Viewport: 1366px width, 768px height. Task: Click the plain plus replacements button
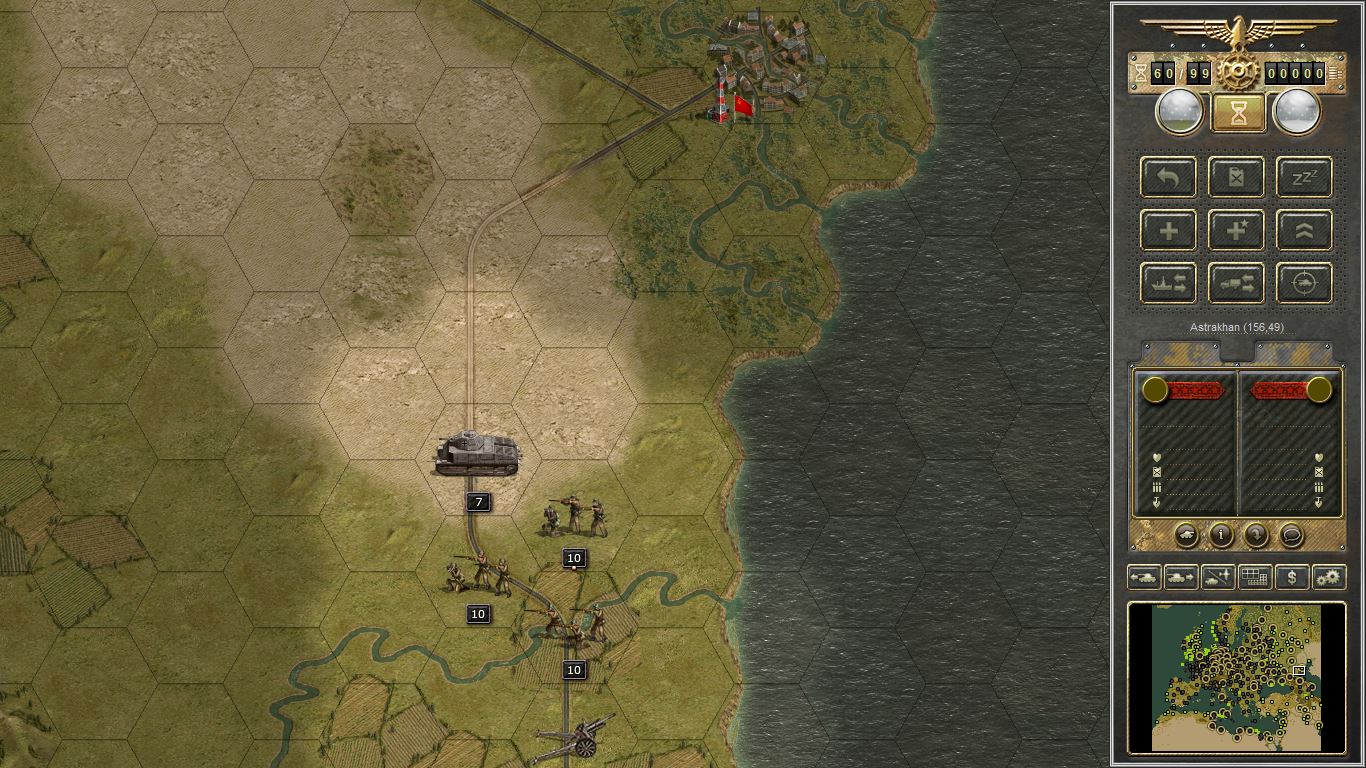(x=1169, y=231)
